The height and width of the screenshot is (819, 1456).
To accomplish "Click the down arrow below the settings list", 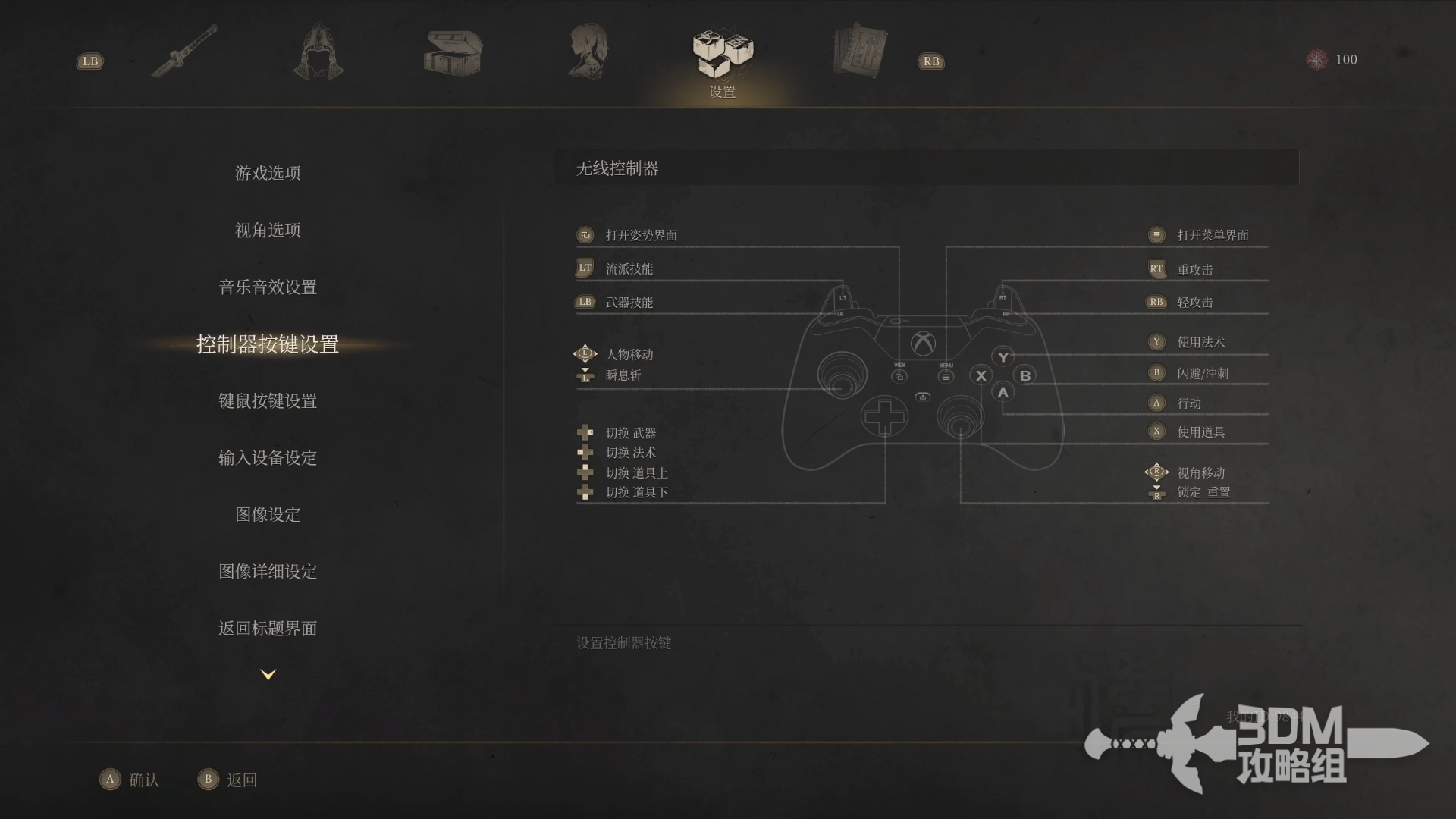I will [x=268, y=674].
